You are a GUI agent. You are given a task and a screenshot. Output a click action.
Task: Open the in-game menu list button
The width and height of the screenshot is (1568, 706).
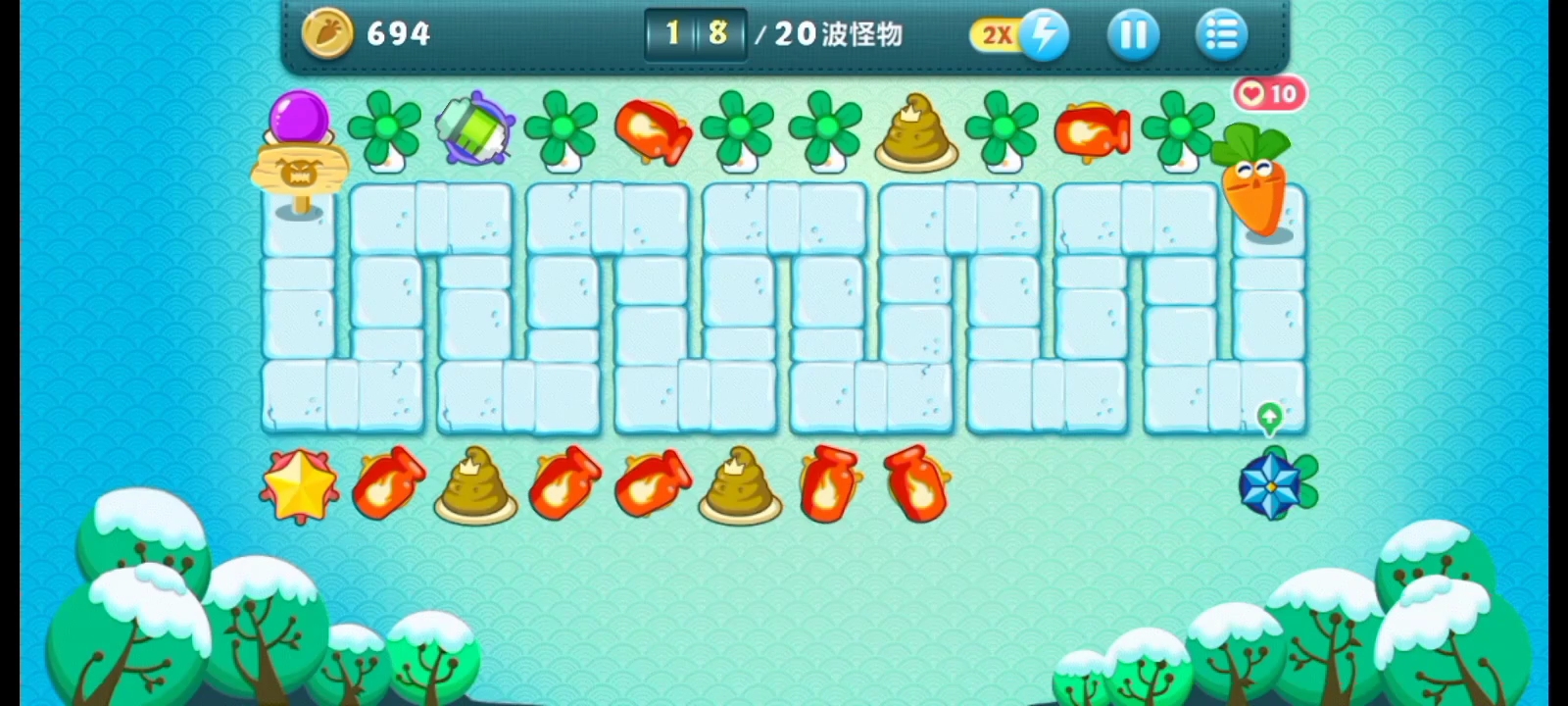point(1222,34)
